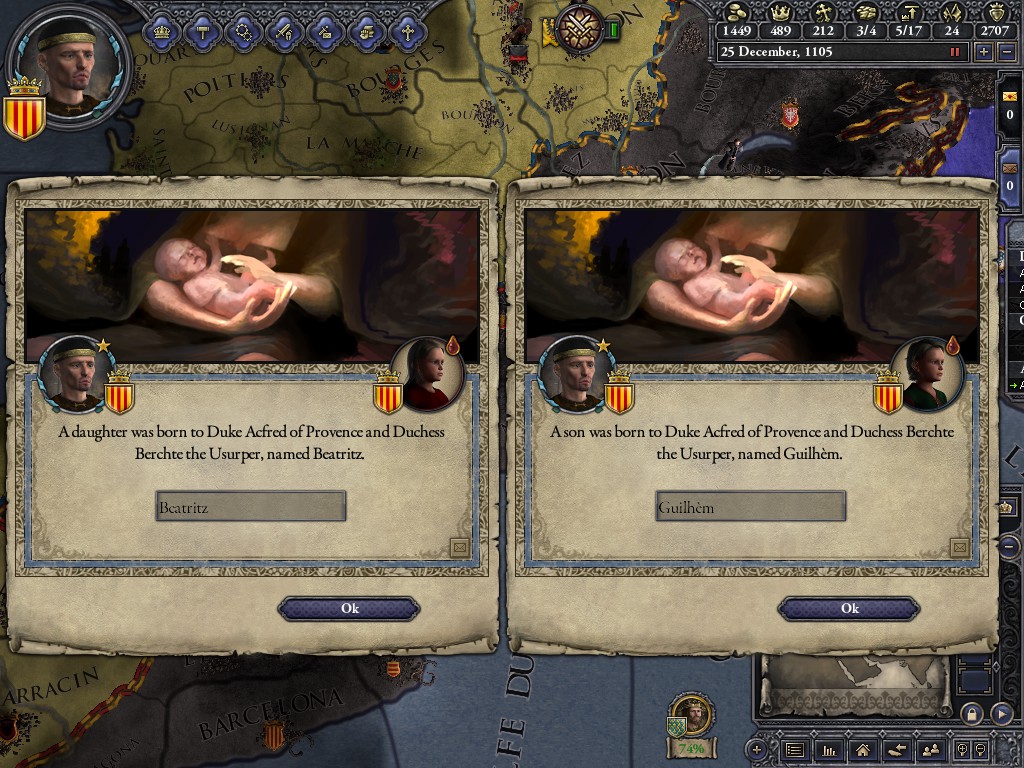Screen dimensions: 1024x768
Task: Edit the name field containing Guilhèm
Action: click(x=751, y=506)
